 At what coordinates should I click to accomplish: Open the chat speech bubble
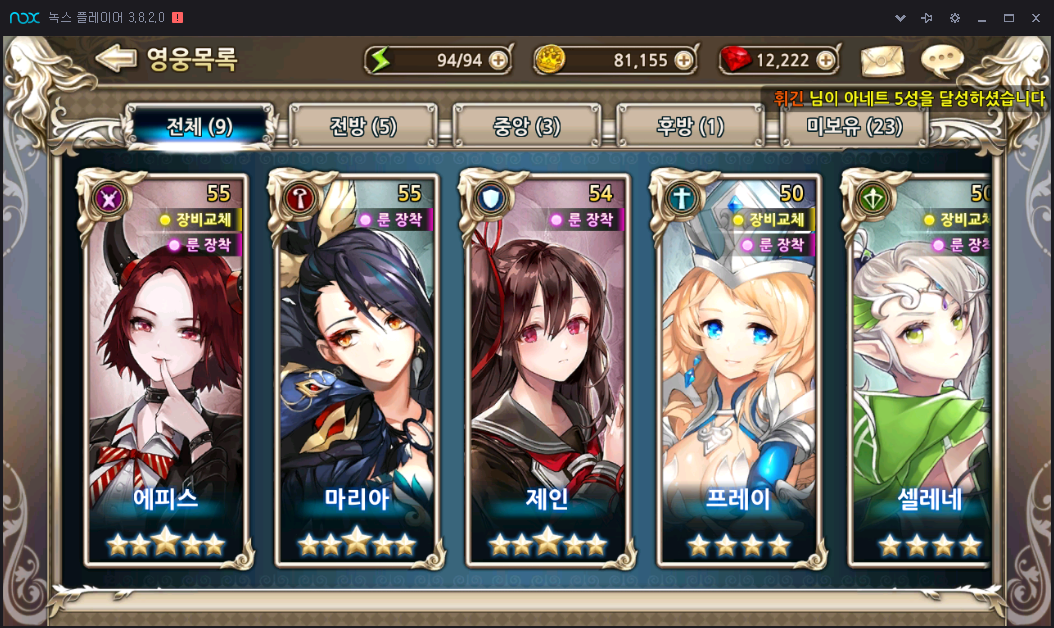(x=941, y=60)
